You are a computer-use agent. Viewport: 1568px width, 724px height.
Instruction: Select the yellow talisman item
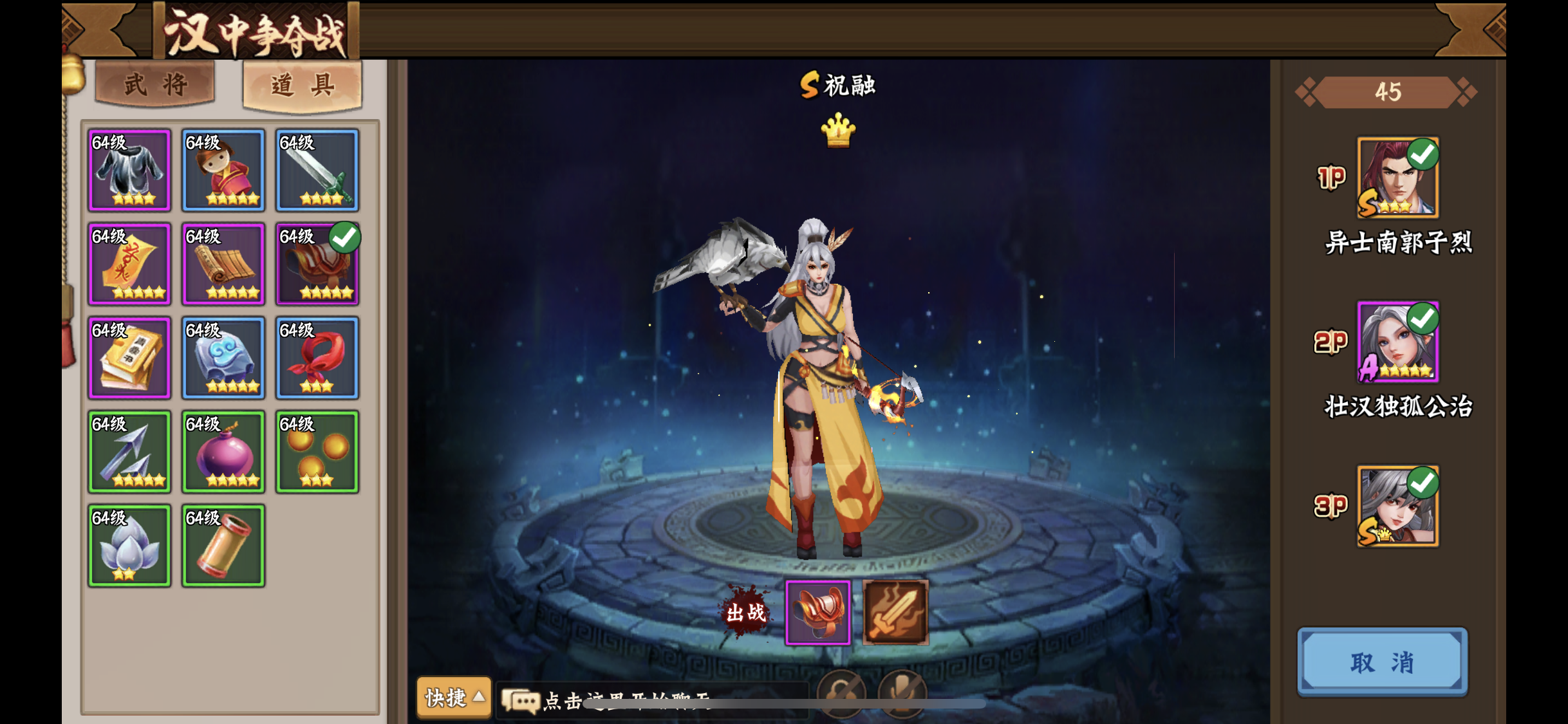click(129, 263)
